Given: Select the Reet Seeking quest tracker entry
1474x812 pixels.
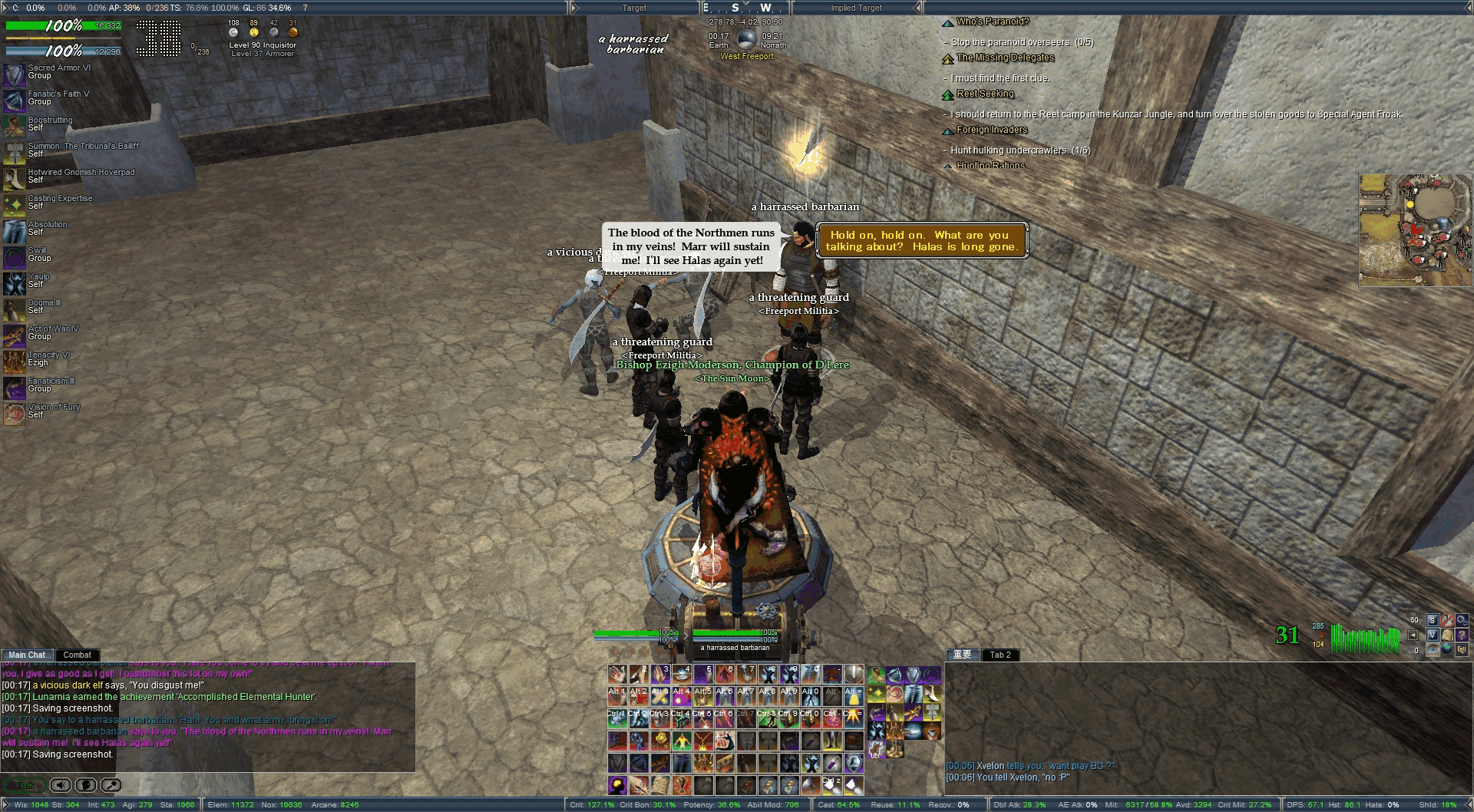Looking at the screenshot, I should click(x=985, y=94).
